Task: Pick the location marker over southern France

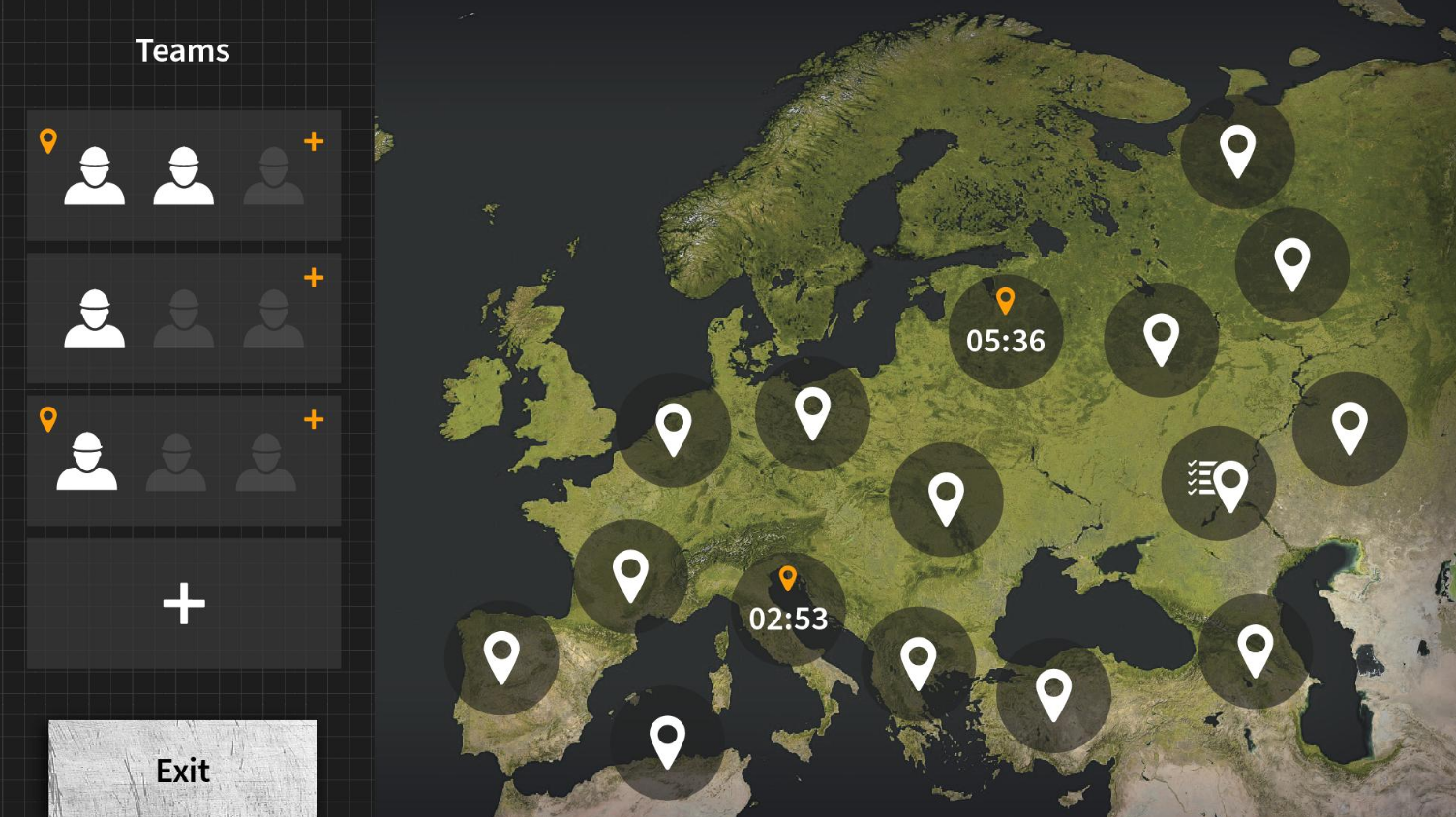Action: pyautogui.click(x=630, y=577)
